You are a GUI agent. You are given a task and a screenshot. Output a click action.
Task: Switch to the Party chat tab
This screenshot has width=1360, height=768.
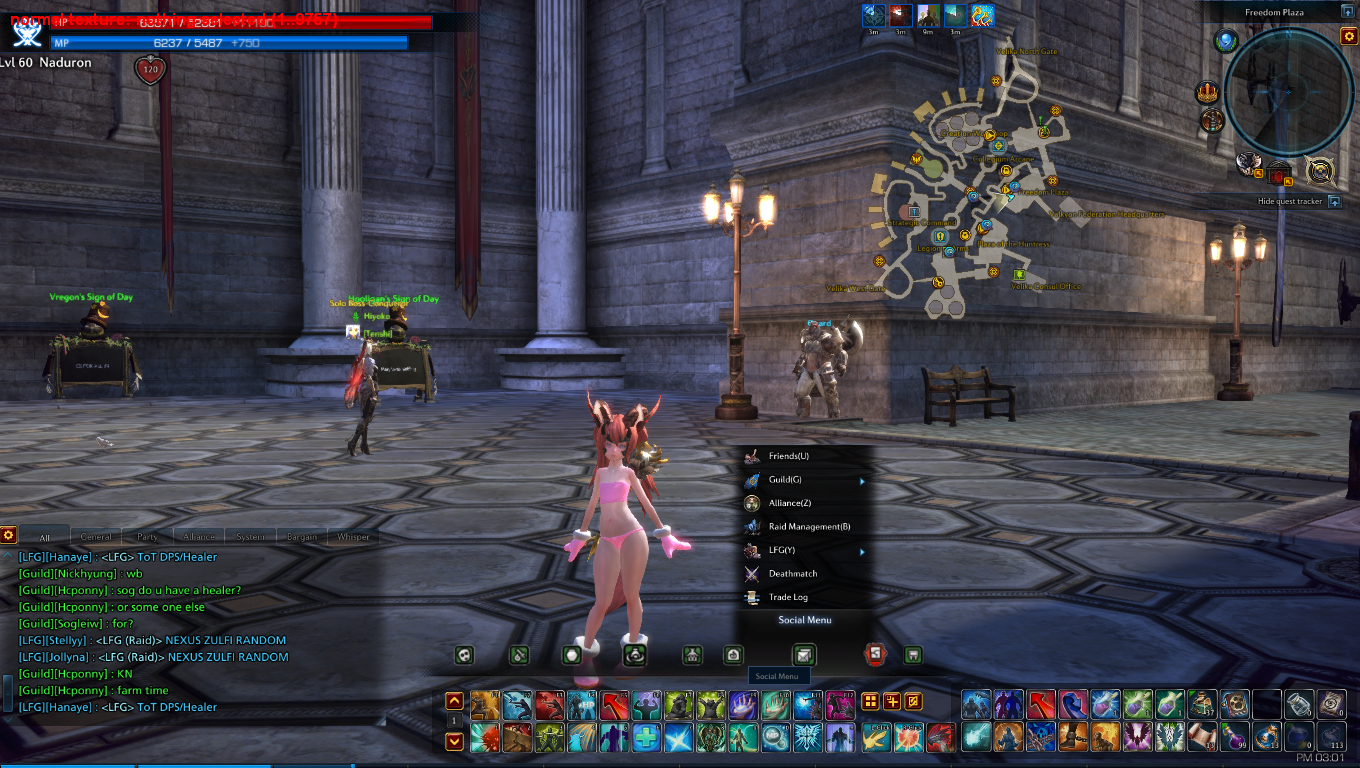click(148, 537)
